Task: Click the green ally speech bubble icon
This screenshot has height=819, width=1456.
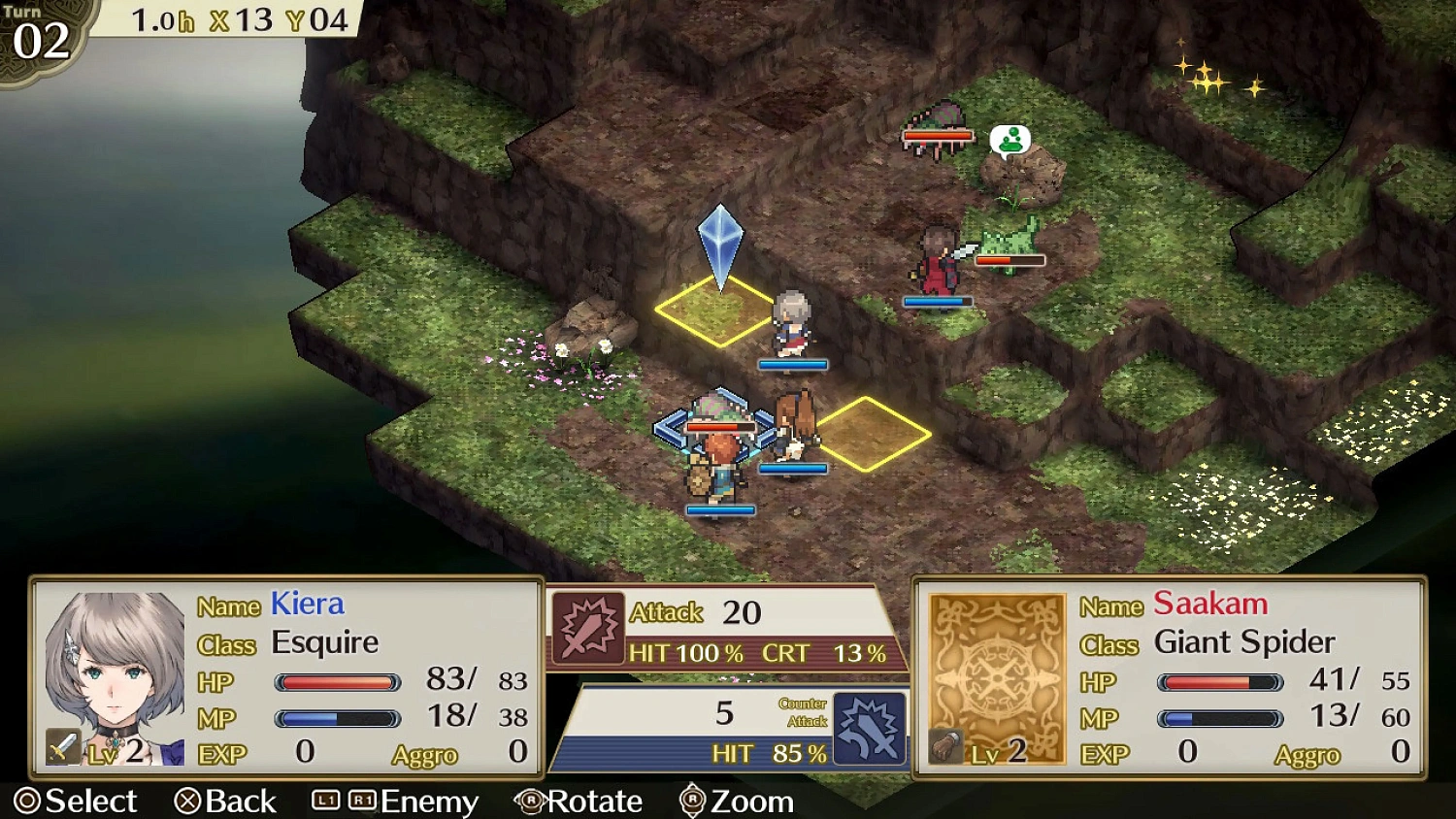Action: [x=1011, y=140]
